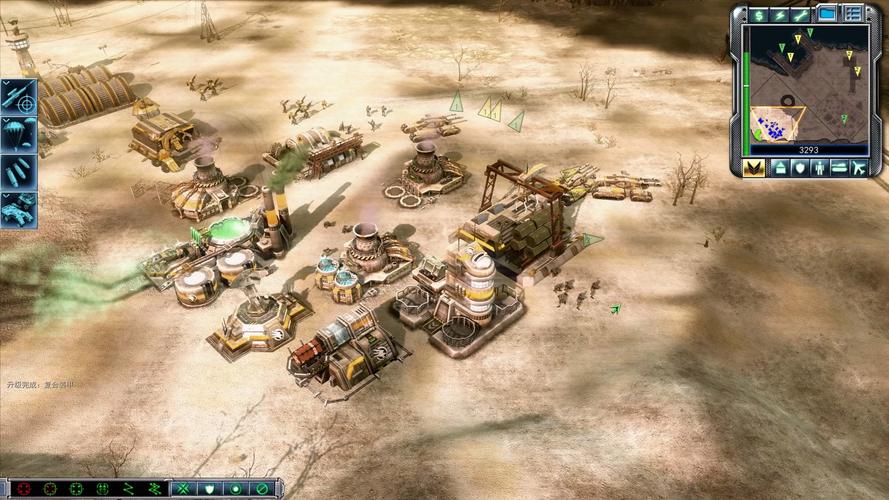This screenshot has width=889, height=500.
Task: Activate the sniper crosshair support power
Action: pyautogui.click(x=19, y=98)
